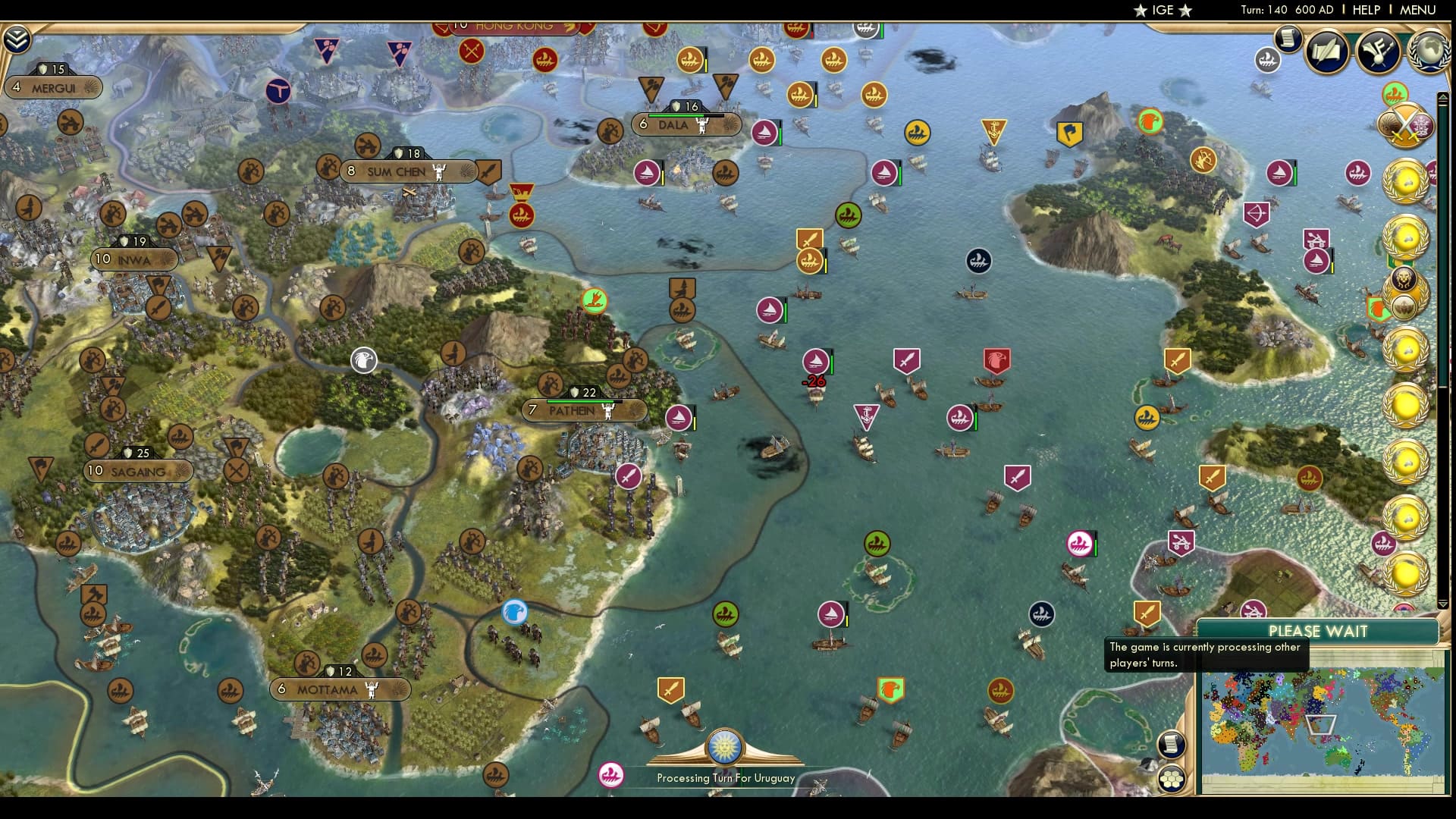Image resolution: width=1456 pixels, height=819 pixels.
Task: Toggle strategic view with the hexagon icon
Action: click(1172, 777)
